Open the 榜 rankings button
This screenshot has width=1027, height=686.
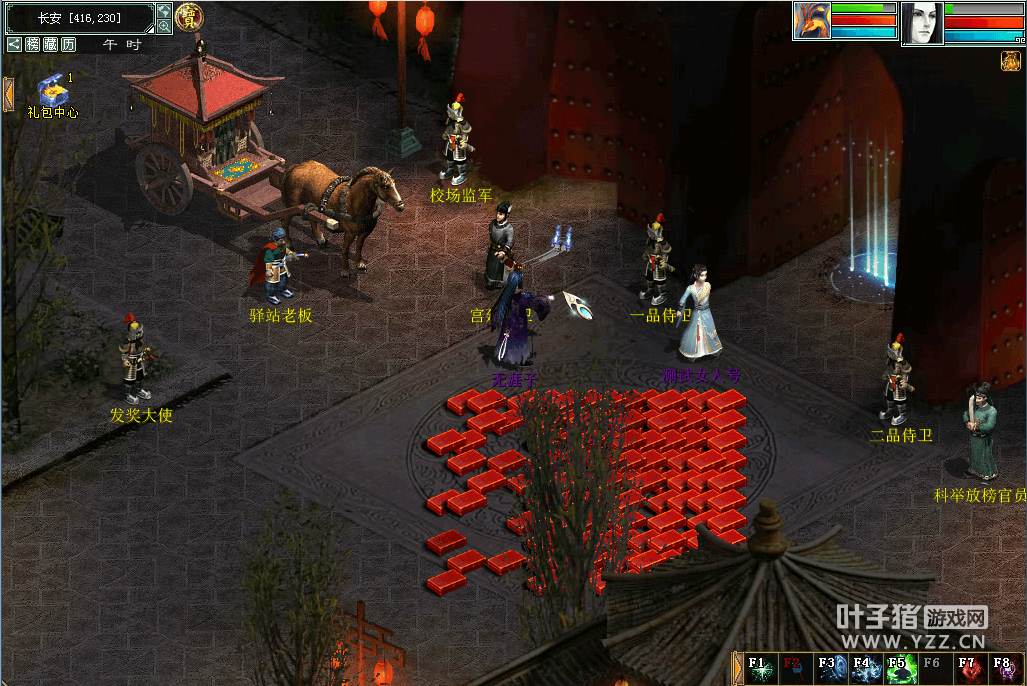[33, 45]
